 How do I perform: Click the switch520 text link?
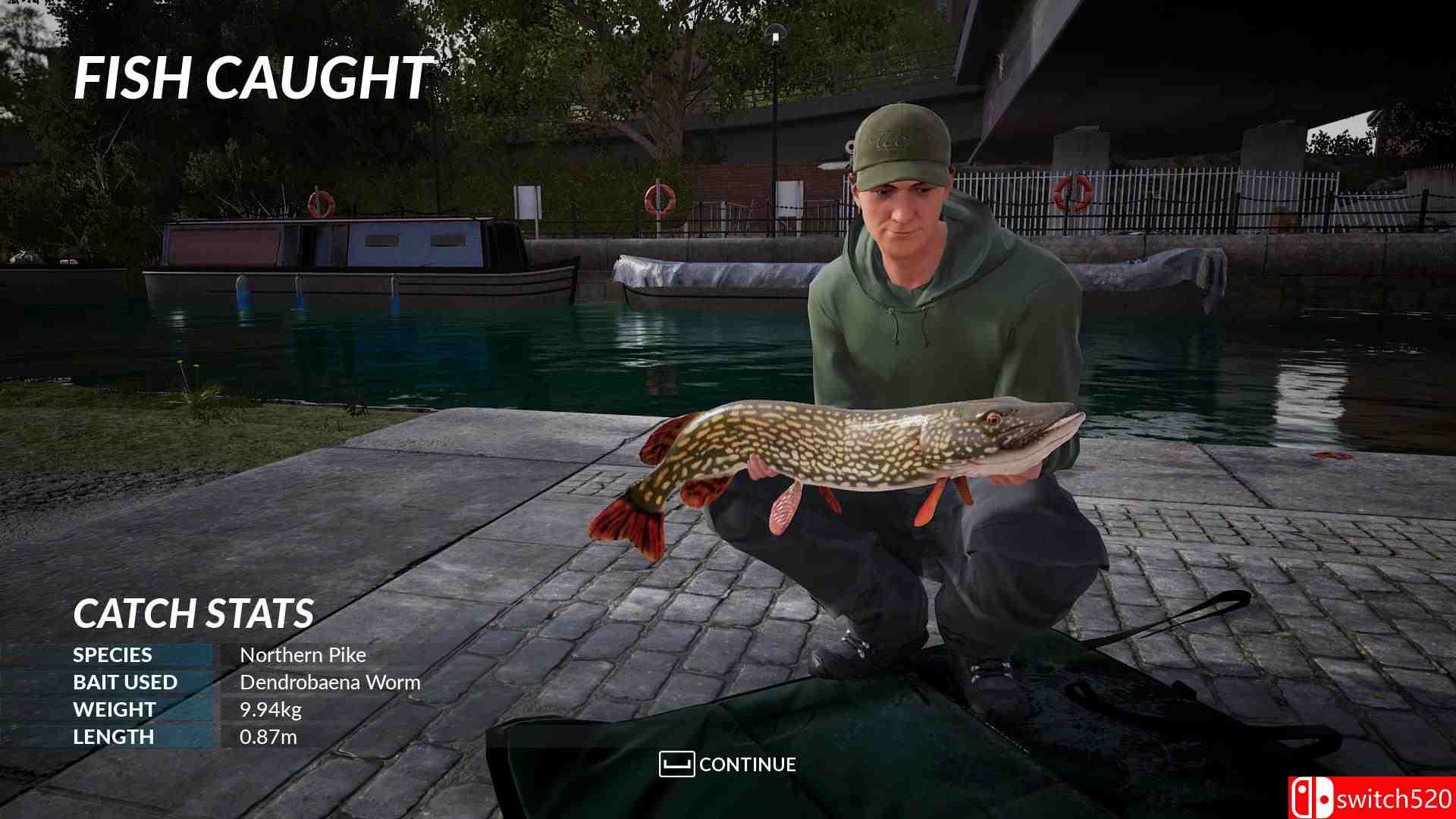1395,796
